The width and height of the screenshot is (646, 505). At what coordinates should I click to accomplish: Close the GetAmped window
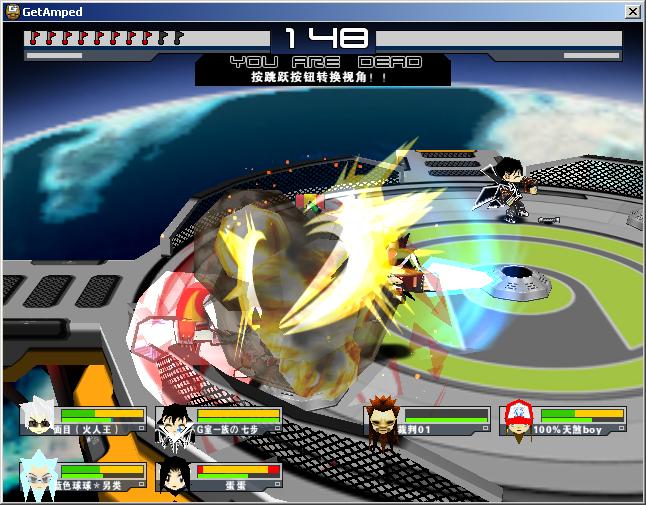point(632,12)
